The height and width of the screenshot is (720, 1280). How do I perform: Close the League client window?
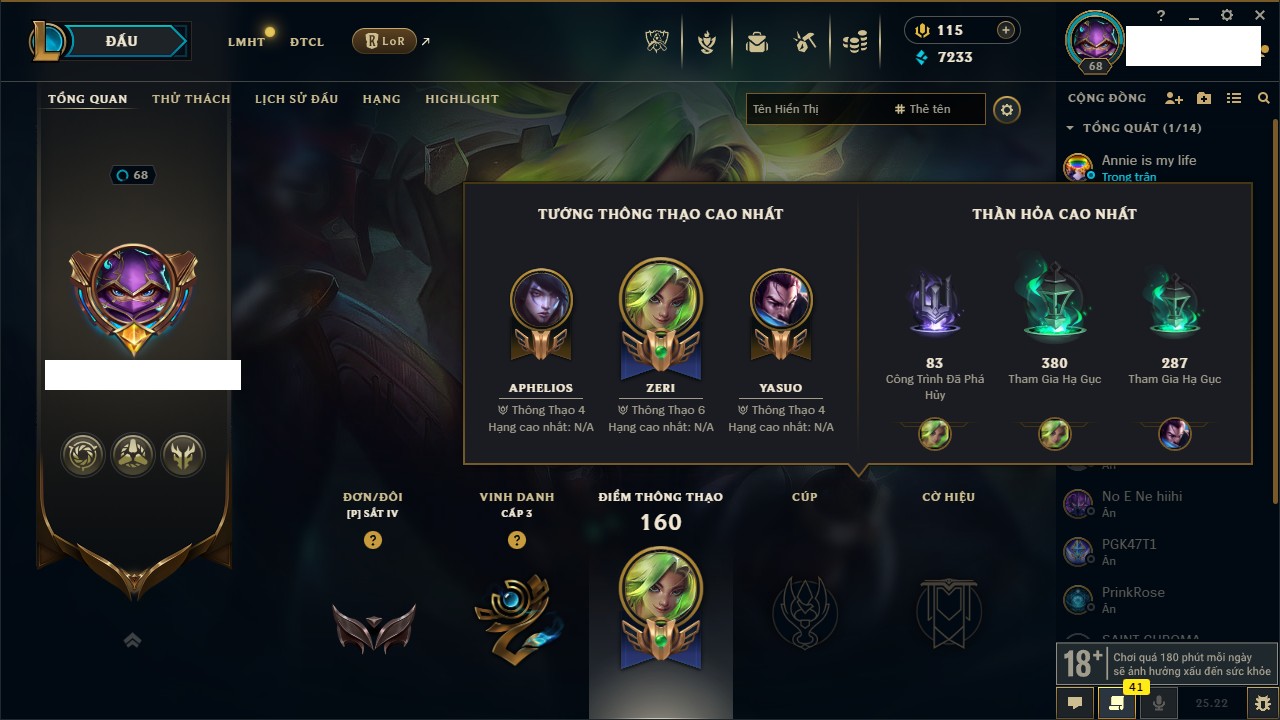tap(1259, 15)
